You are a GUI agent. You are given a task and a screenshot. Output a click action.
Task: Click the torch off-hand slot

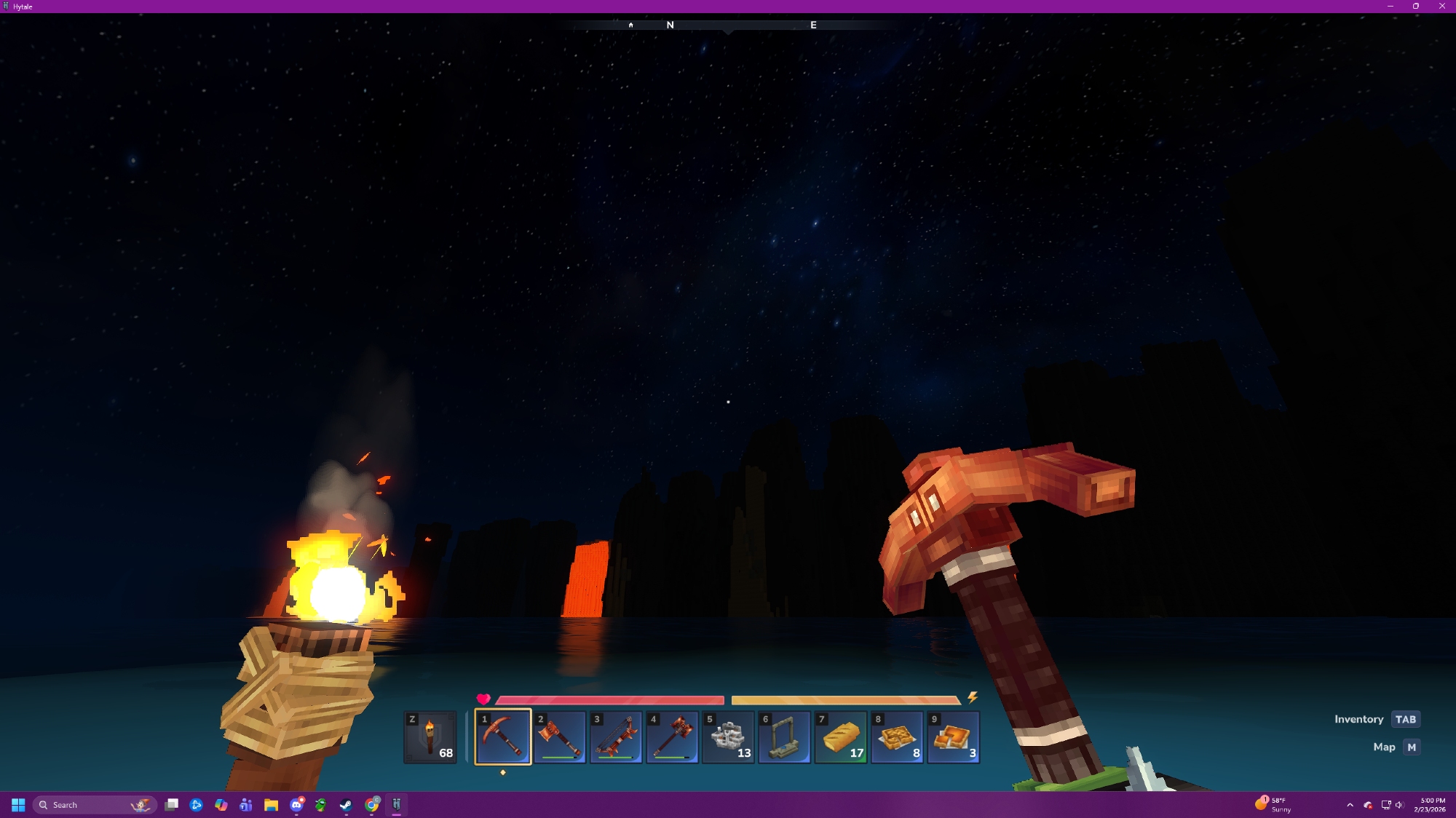click(x=430, y=736)
